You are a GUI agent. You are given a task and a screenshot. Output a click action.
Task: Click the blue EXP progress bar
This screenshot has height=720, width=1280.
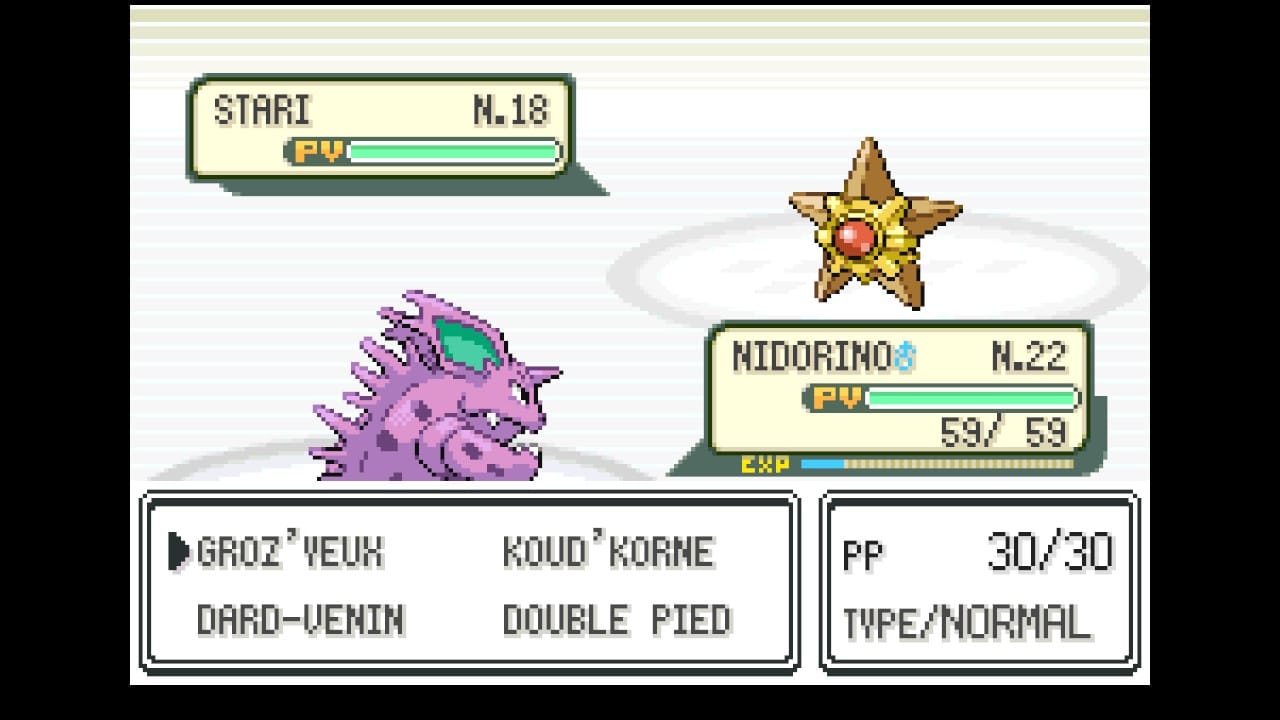(x=822, y=462)
